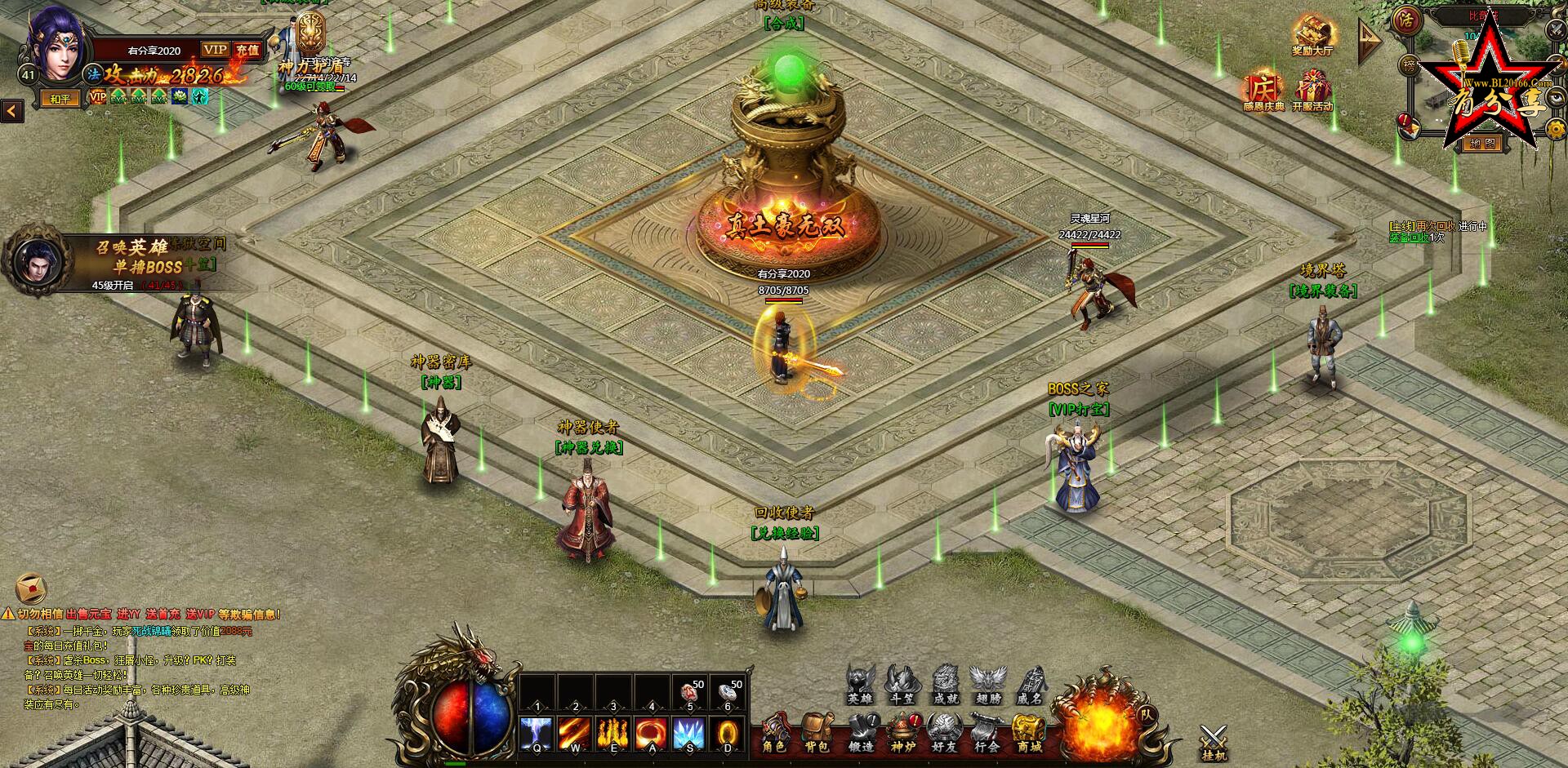Screen dimensions: 1568x768
Task: Cast the lightning skill on Q
Action: coord(537,734)
